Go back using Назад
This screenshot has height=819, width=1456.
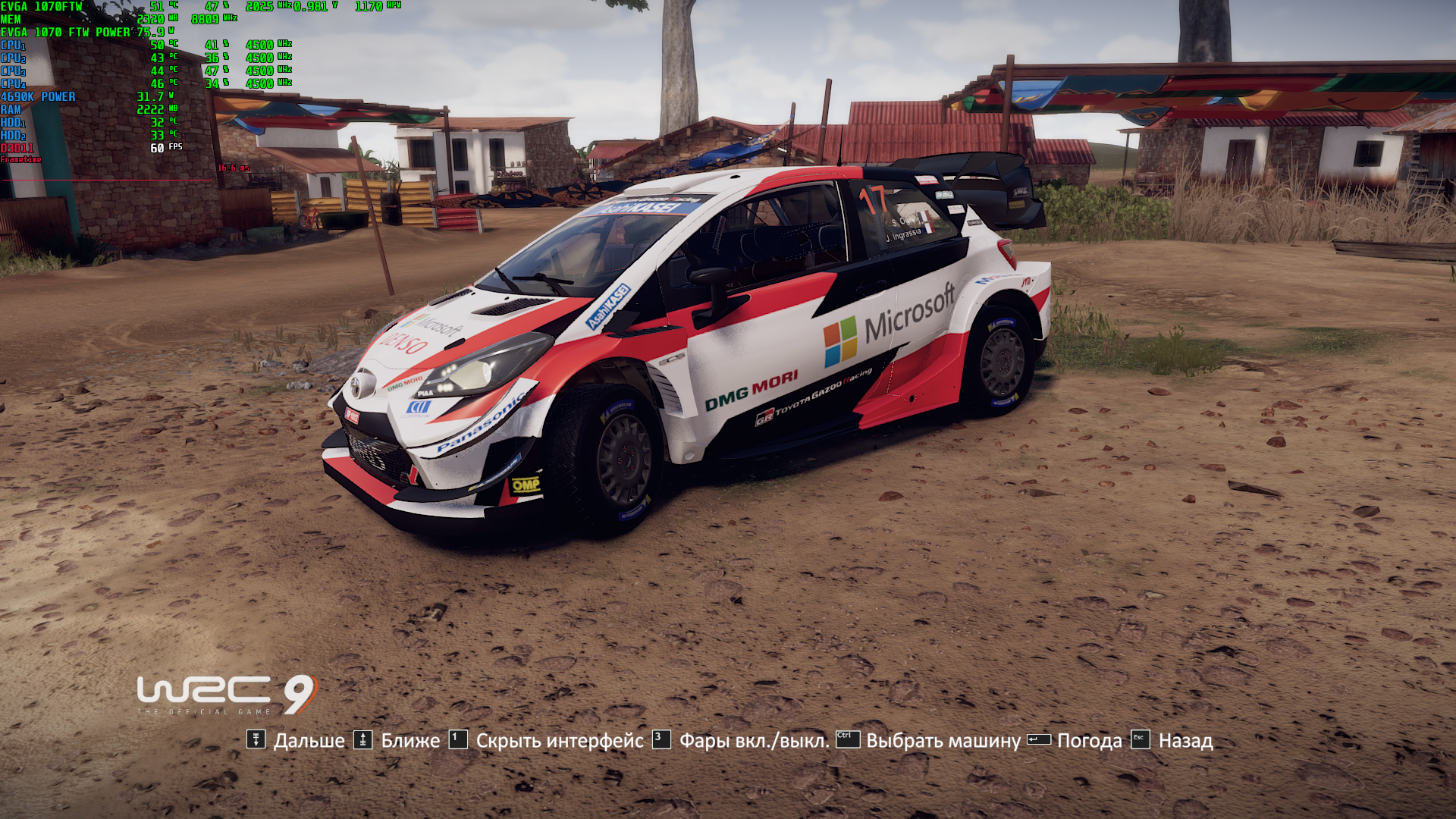[x=1185, y=741]
